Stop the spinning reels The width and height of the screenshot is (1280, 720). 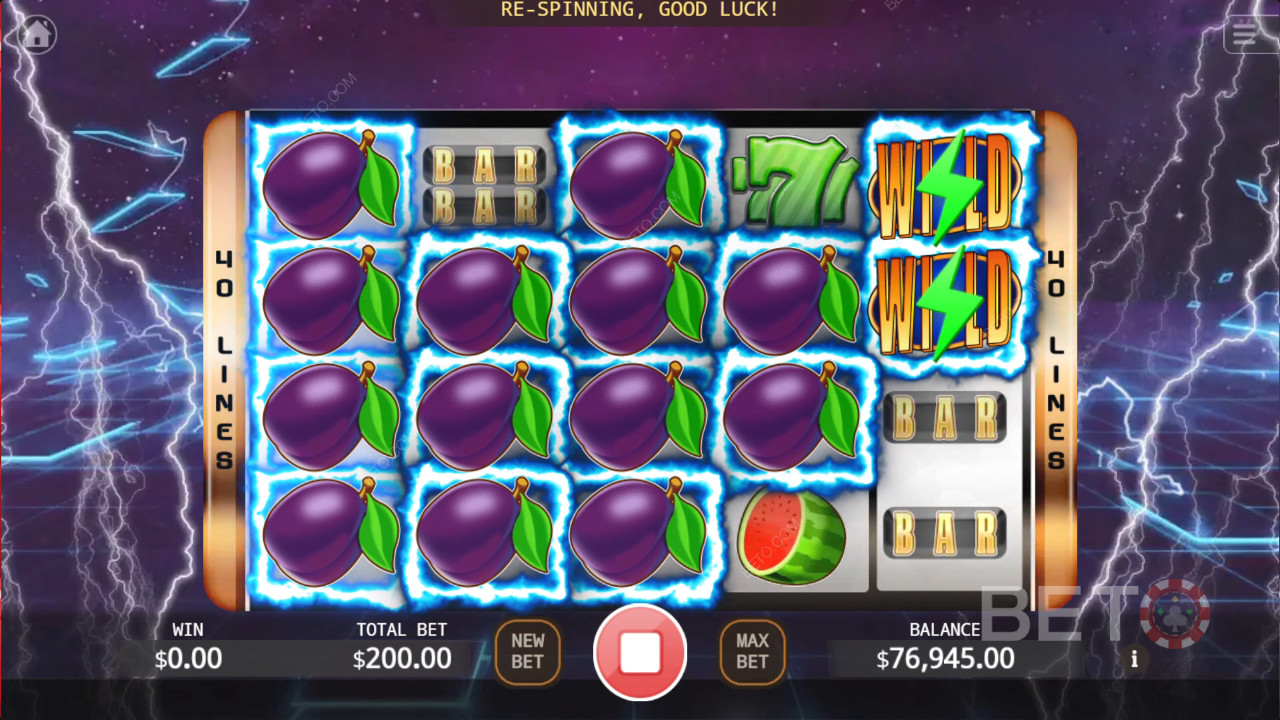pyautogui.click(x=640, y=652)
